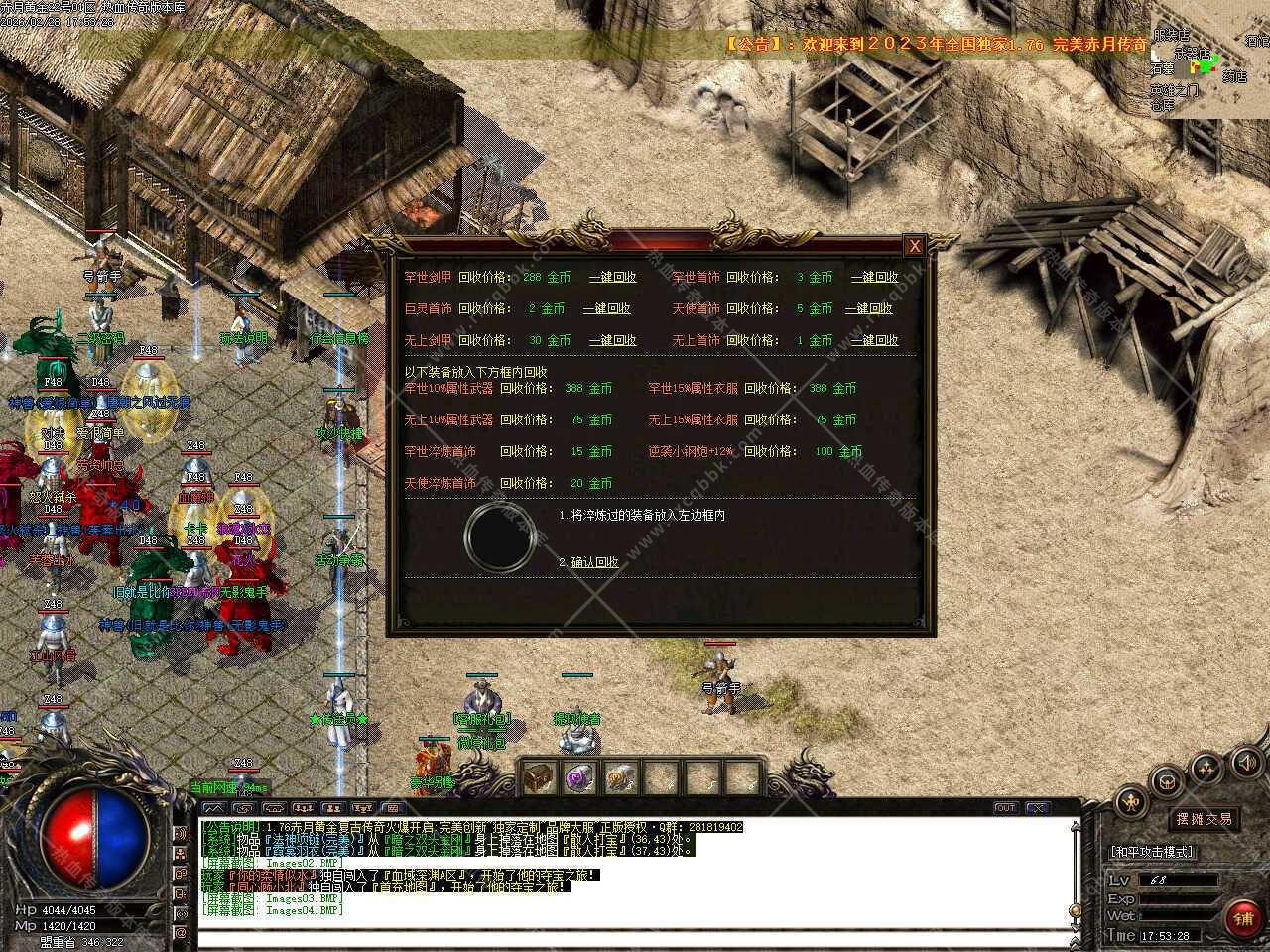Use the treasure chest hotbar item
This screenshot has width=1270, height=952.
pos(539,778)
